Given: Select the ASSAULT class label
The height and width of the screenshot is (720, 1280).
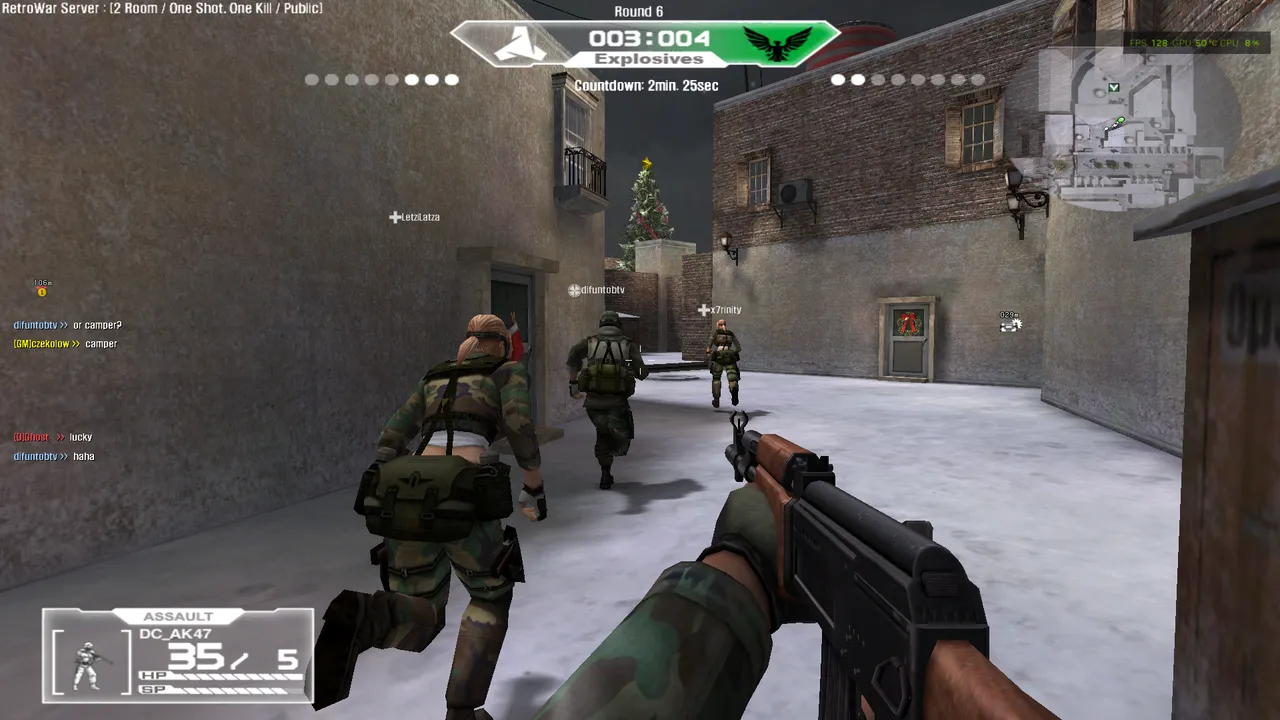Looking at the screenshot, I should point(178,617).
